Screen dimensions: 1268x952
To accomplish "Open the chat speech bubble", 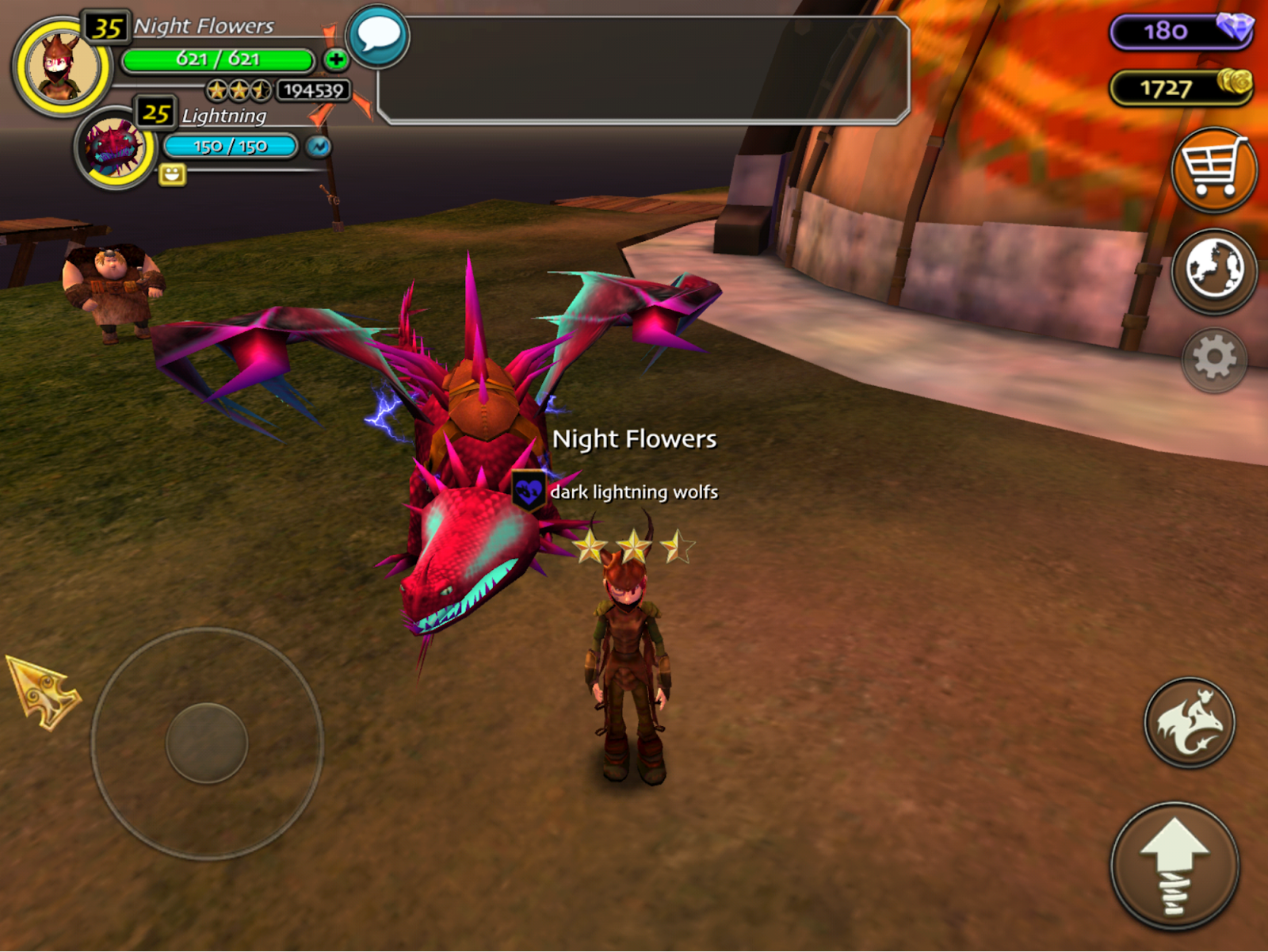I will [379, 36].
